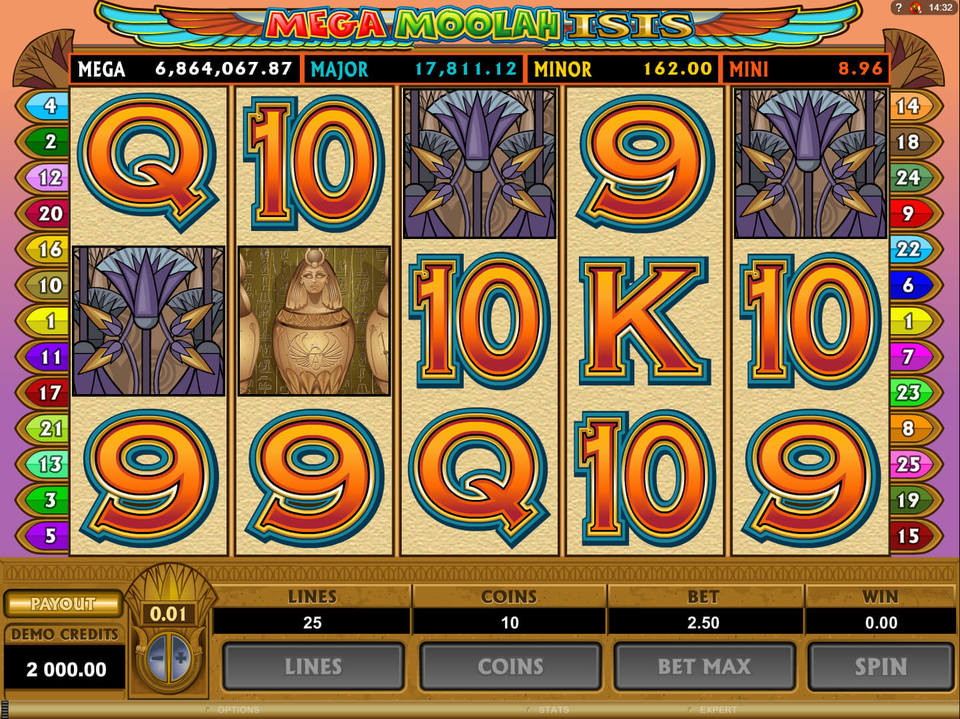Click the red crossed-out circle icon
960x719 pixels.
[915, 8]
